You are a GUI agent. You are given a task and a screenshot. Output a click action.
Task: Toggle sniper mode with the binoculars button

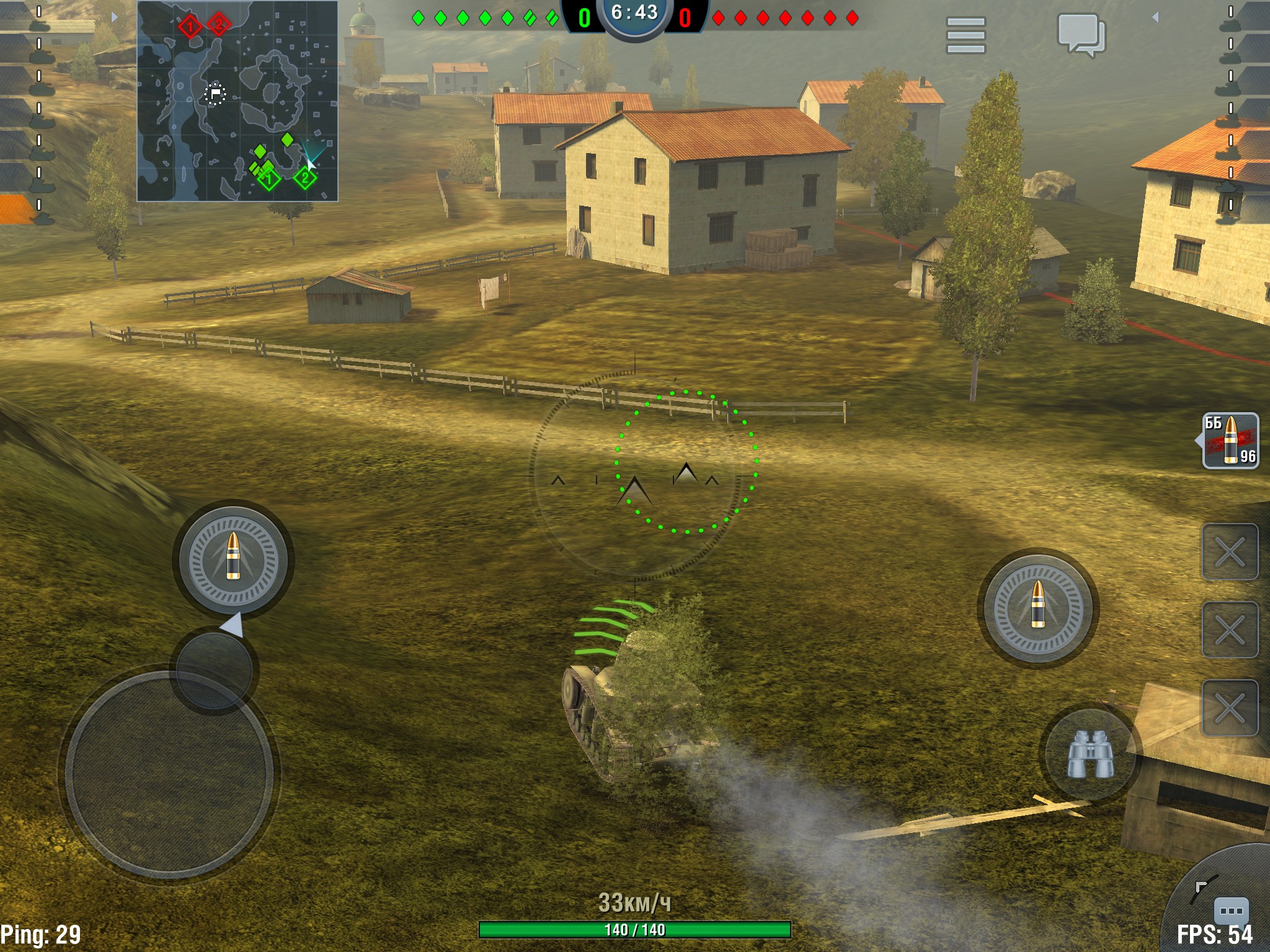click(x=1090, y=754)
